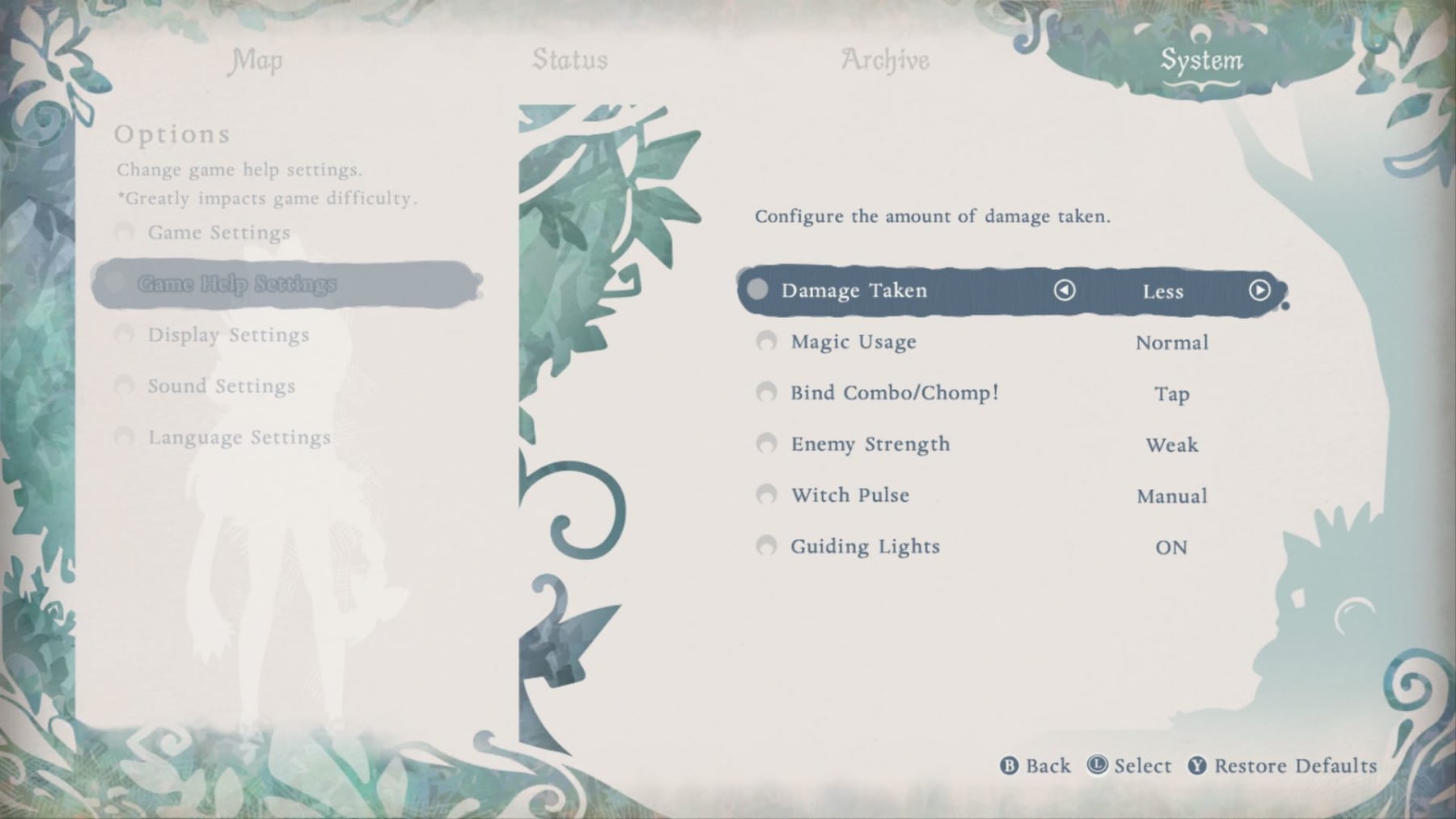The image size is (1456, 819).
Task: Switch to the Map tab
Action: click(256, 61)
